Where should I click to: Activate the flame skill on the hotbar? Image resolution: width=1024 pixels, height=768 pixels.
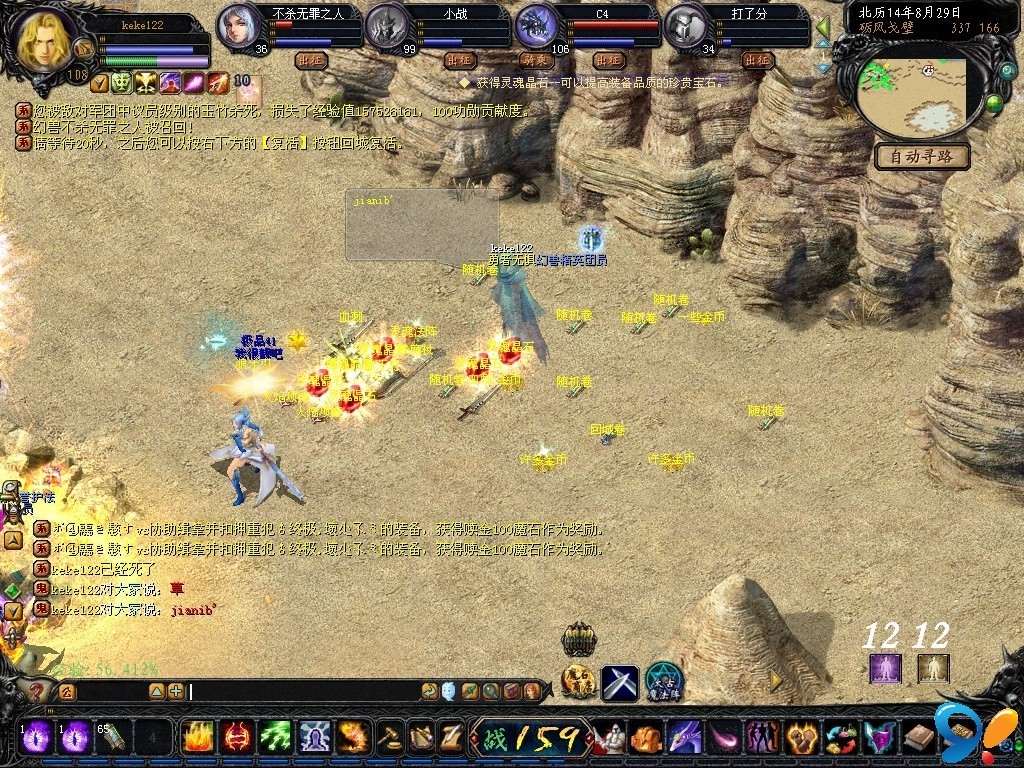[196, 738]
